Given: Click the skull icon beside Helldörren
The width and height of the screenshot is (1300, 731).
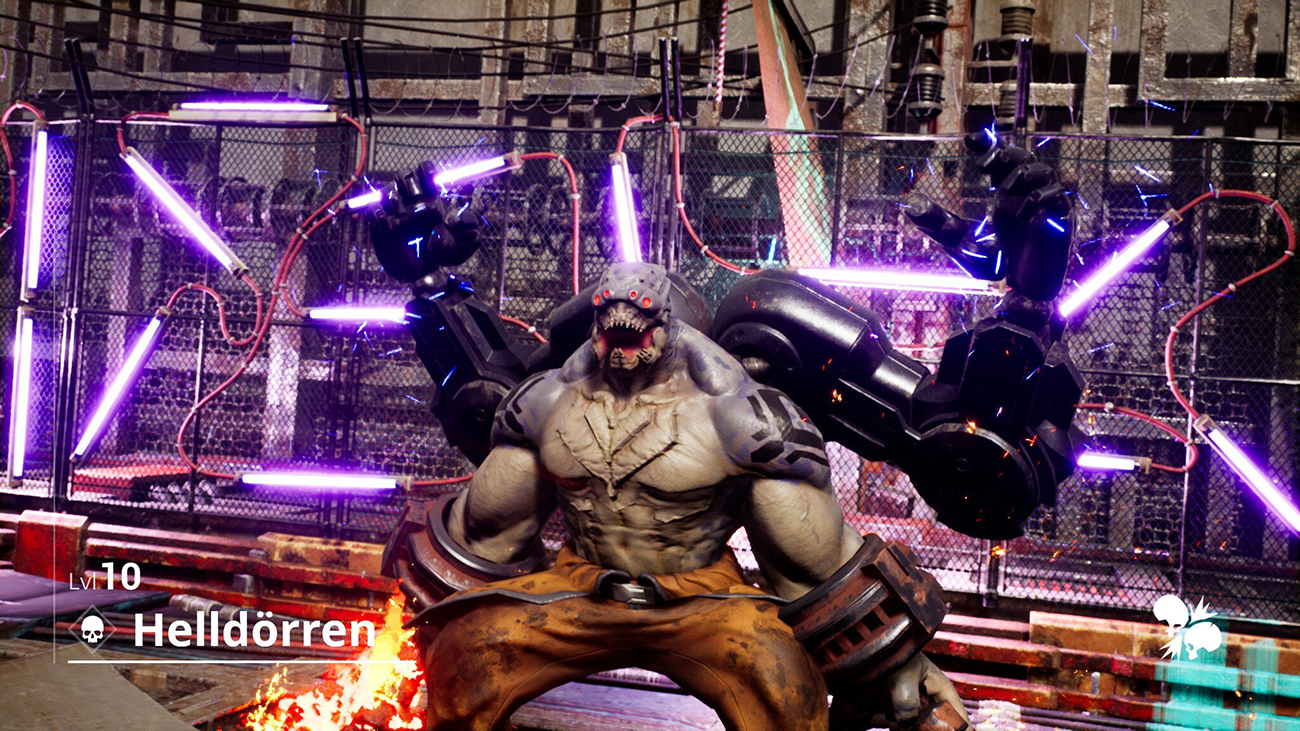Looking at the screenshot, I should (x=92, y=630).
